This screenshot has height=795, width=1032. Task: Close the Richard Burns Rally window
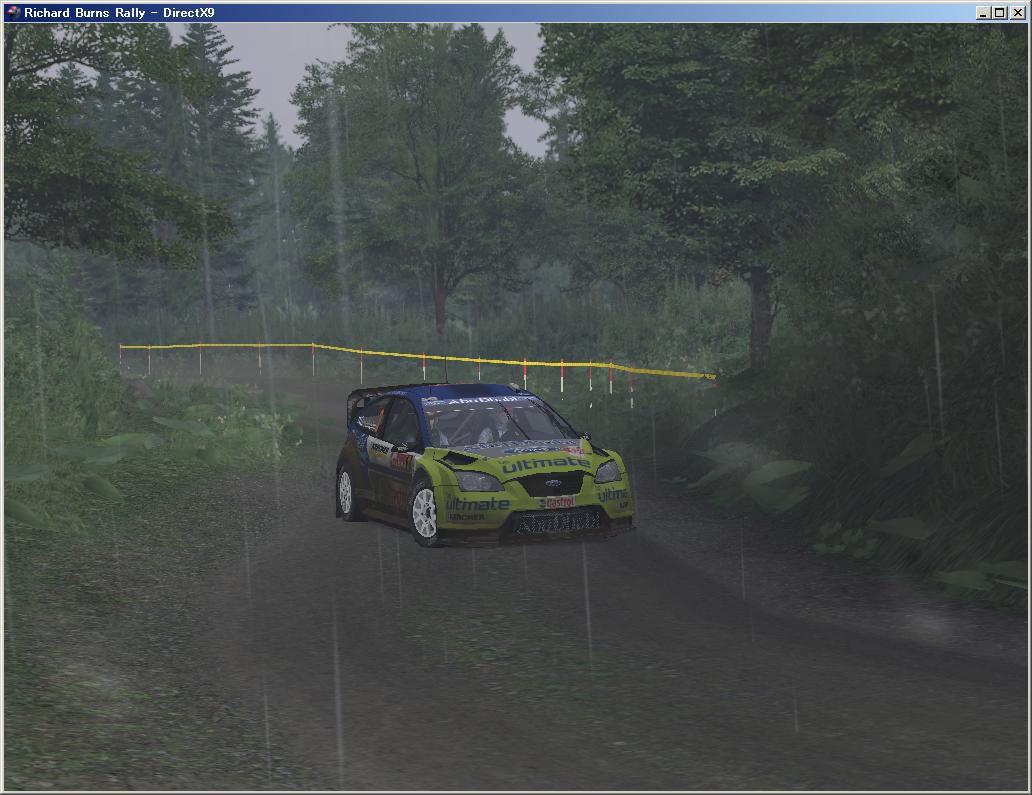point(1016,13)
